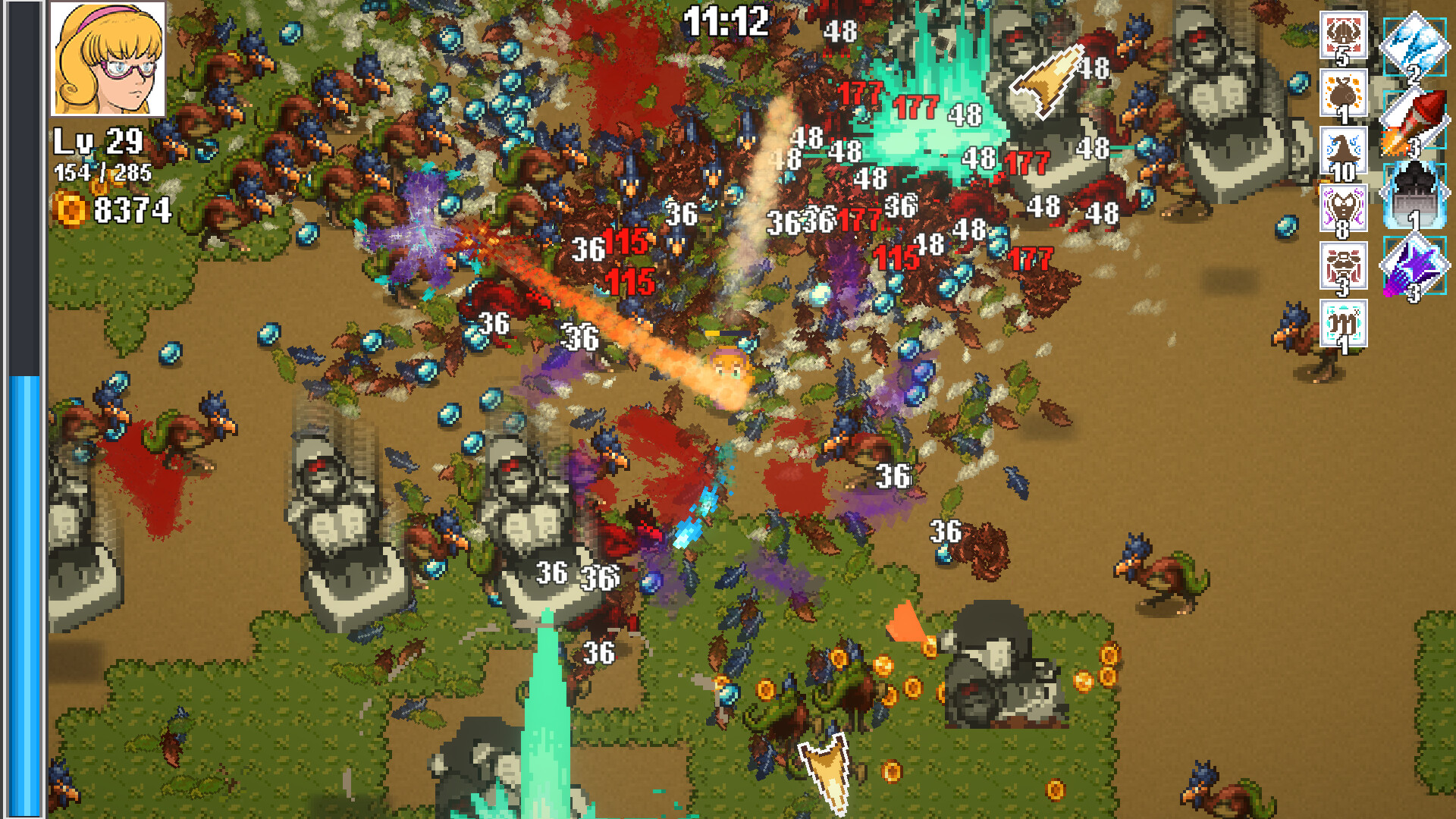This screenshot has width=1456, height=819.
Task: Click the 154 / 285 health readout
Action: coord(103,173)
